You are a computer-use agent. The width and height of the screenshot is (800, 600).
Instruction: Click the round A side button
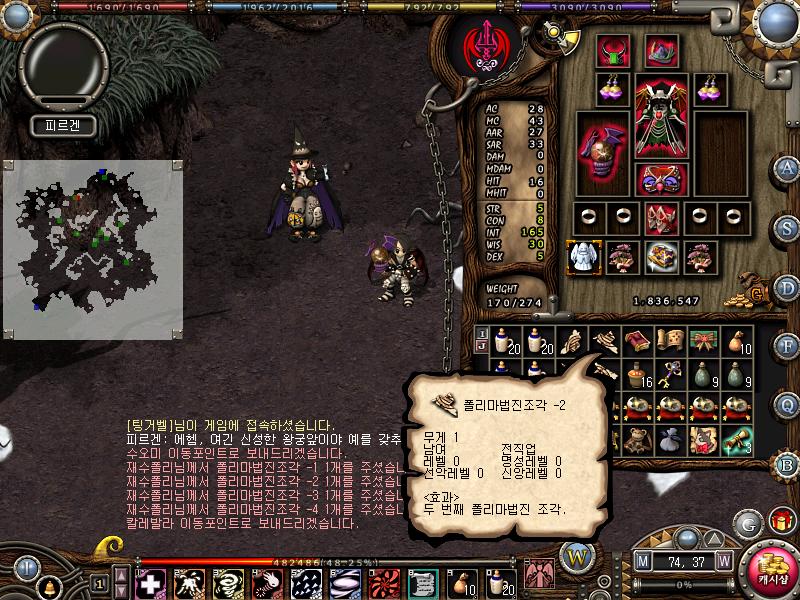[x=788, y=168]
